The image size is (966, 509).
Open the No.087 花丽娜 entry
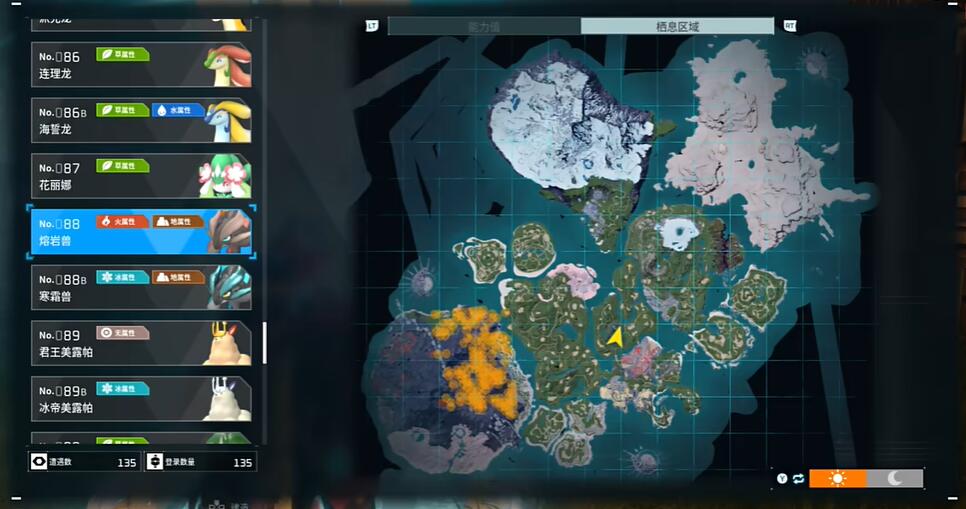pyautogui.click(x=140, y=176)
